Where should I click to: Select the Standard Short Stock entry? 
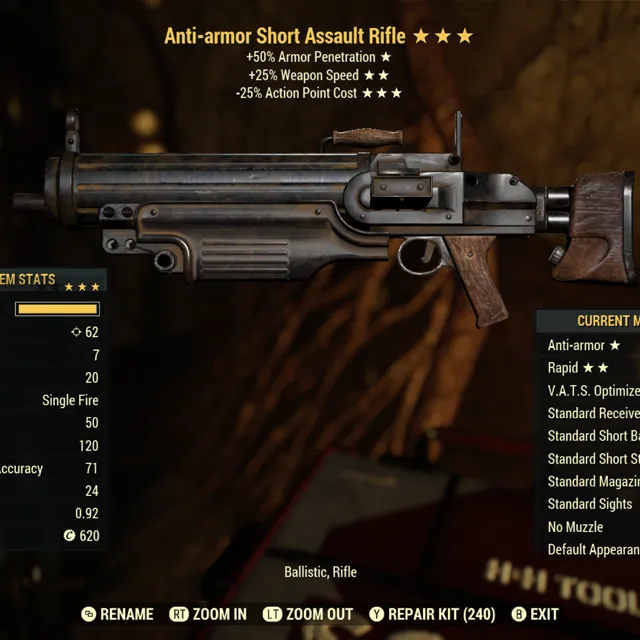click(x=593, y=459)
